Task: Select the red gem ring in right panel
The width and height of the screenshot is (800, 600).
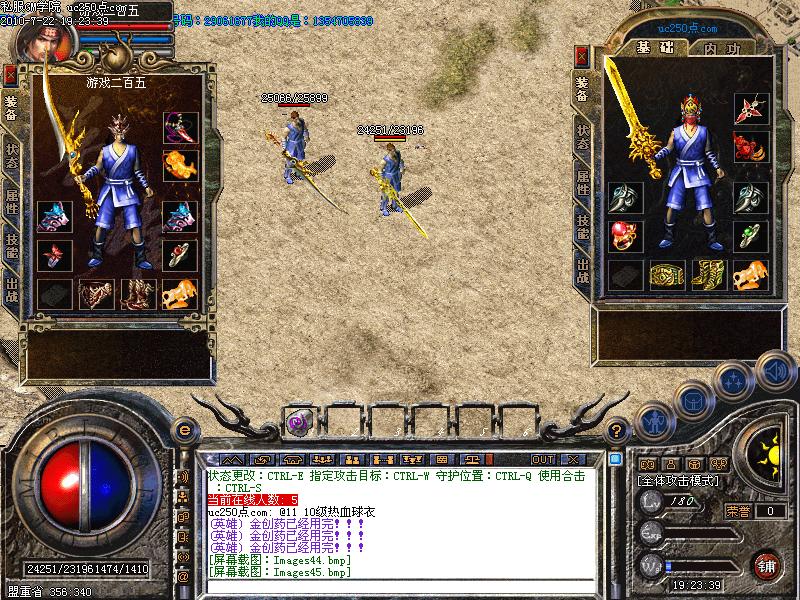Action: 623,236
